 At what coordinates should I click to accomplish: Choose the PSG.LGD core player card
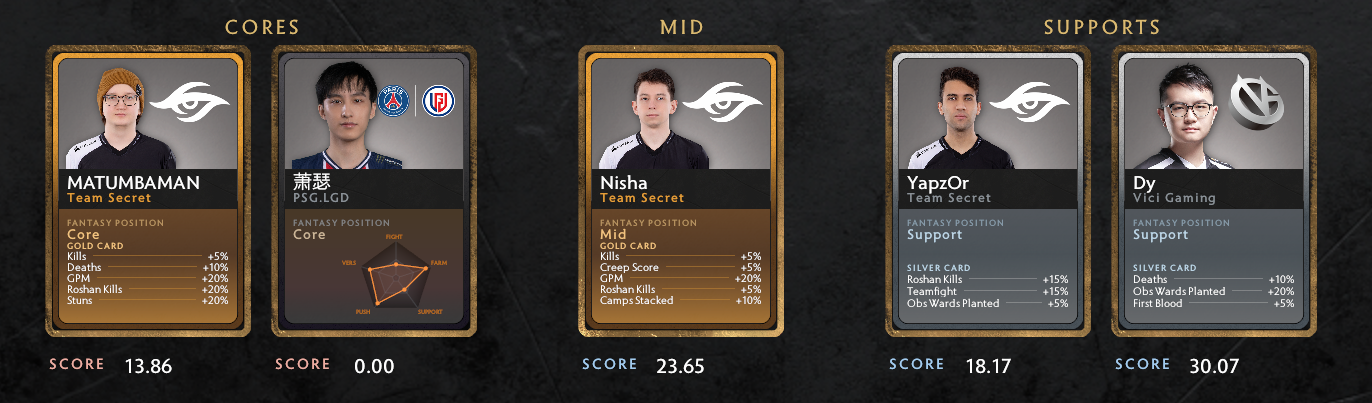[374, 190]
